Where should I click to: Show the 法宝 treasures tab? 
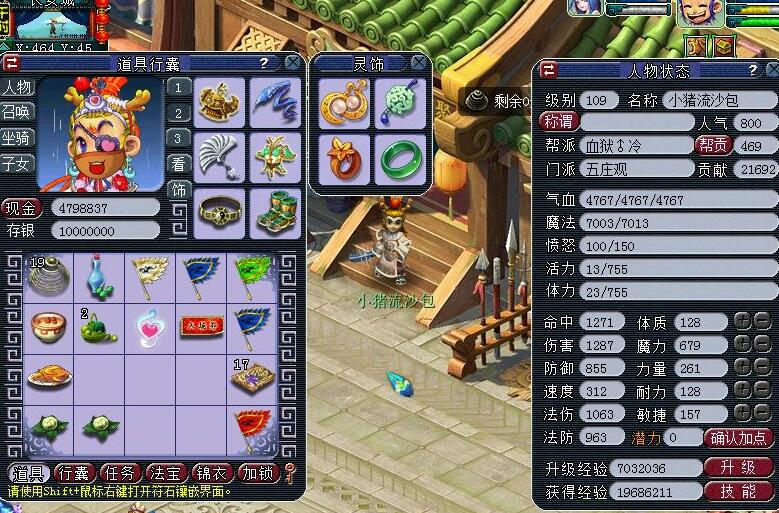pos(164,473)
